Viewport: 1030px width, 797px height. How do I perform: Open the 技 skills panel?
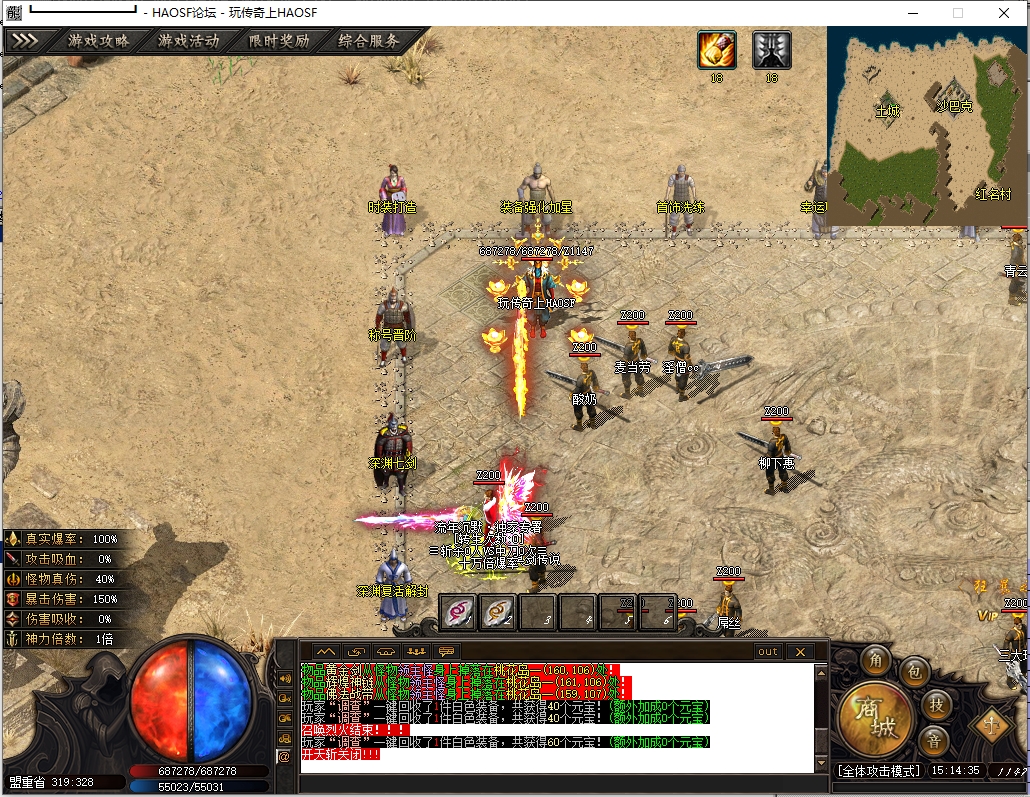936,703
